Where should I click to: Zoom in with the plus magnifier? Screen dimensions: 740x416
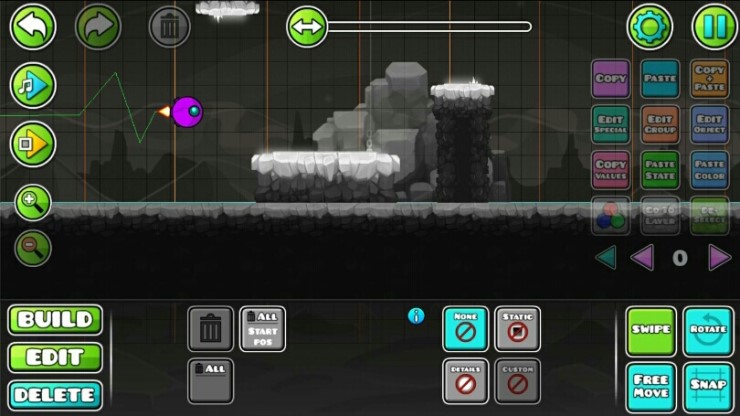point(32,204)
